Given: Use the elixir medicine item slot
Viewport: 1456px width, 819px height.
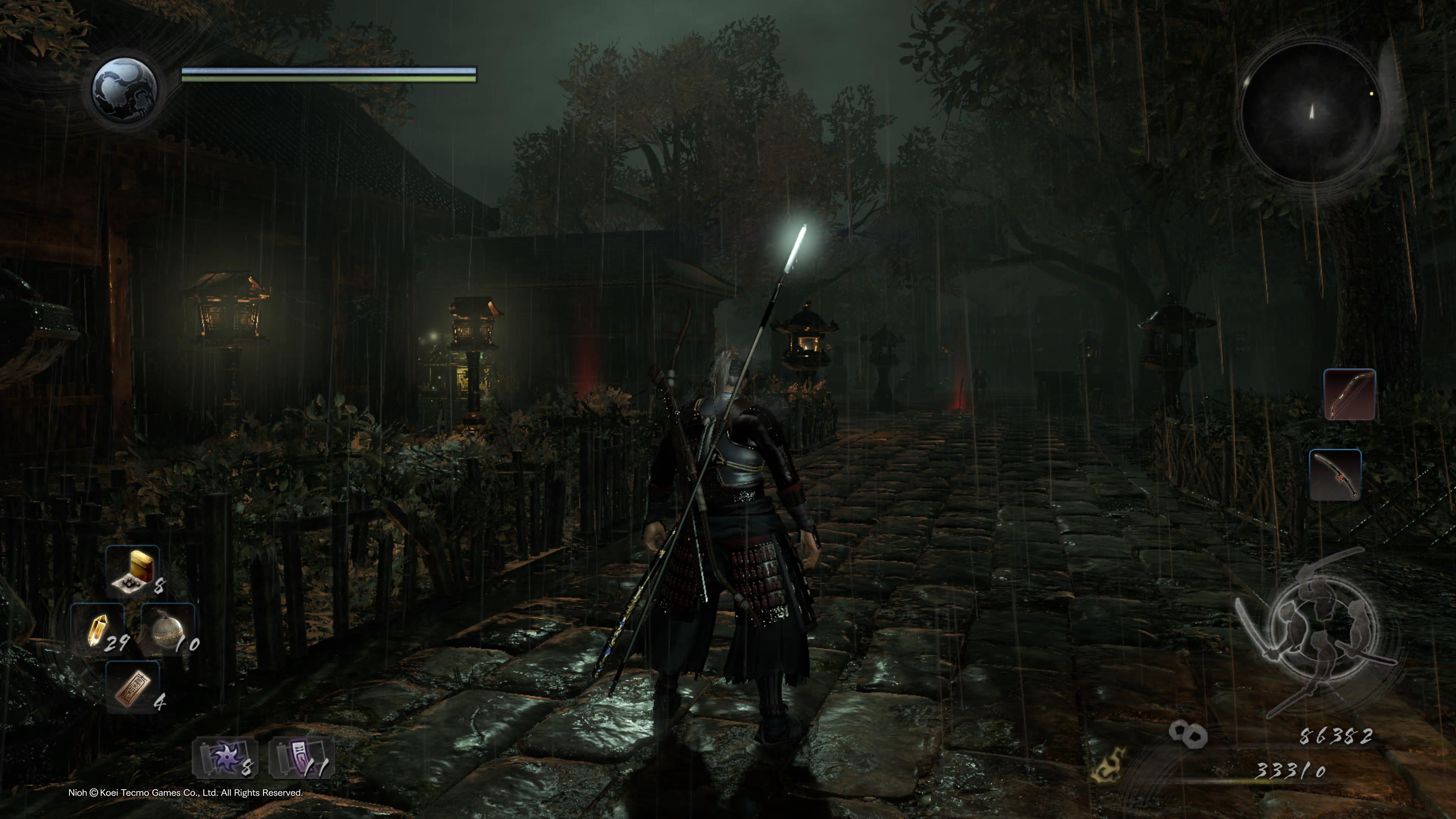Looking at the screenshot, I should (133, 571).
